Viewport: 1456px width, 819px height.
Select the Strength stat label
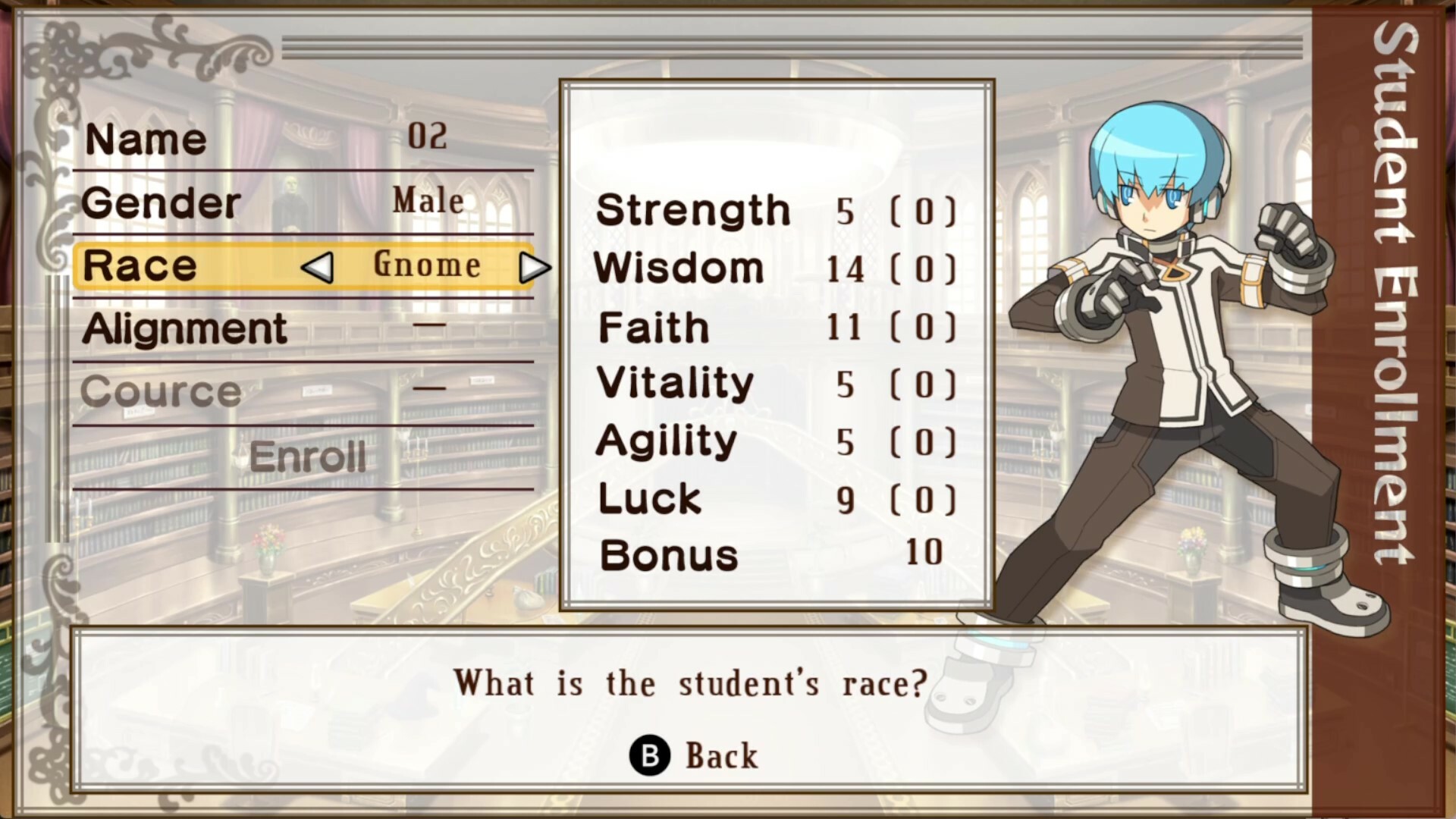coord(692,211)
